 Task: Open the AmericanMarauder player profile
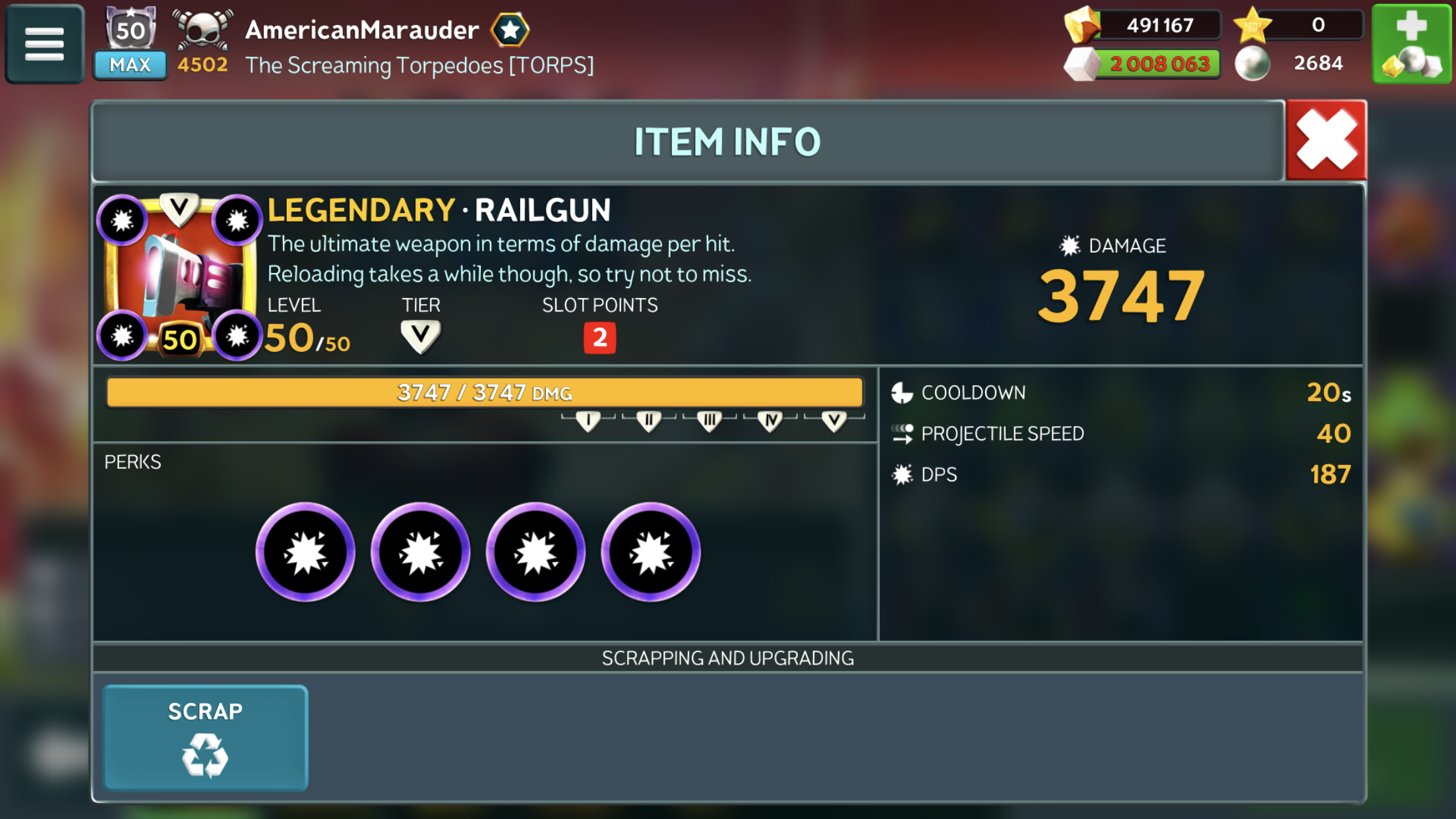pyautogui.click(x=362, y=30)
